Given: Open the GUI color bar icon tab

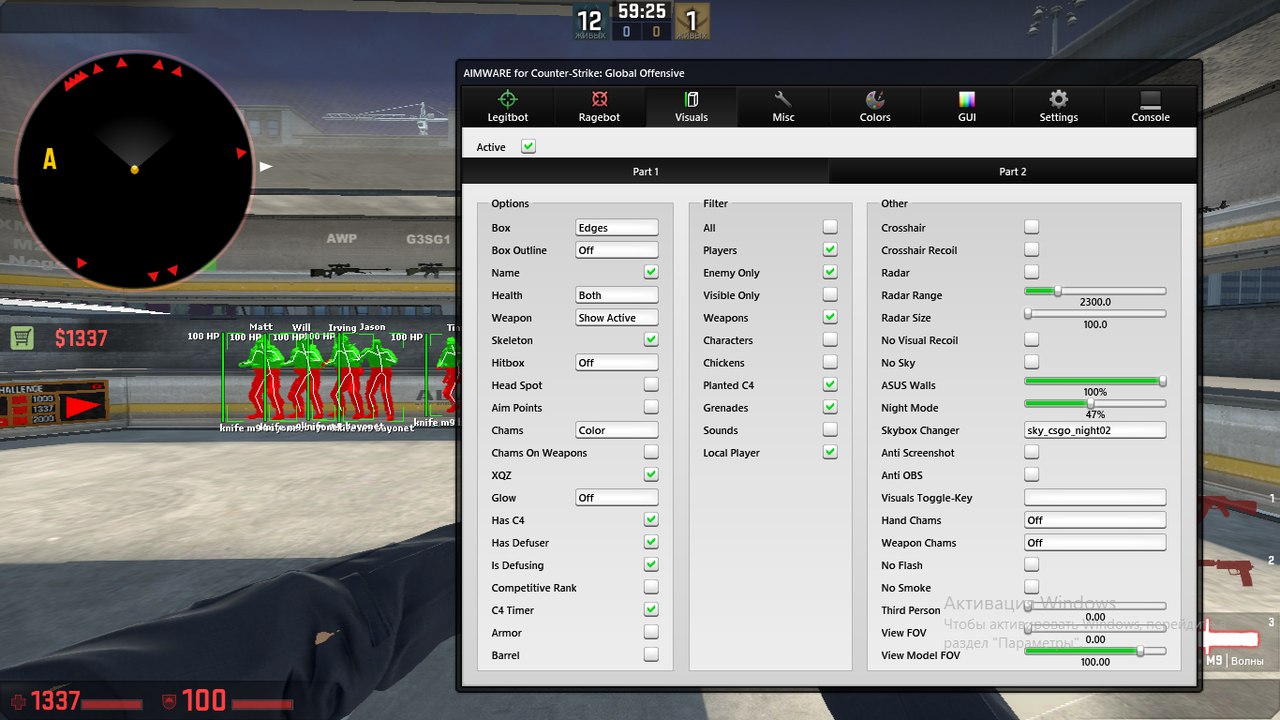Looking at the screenshot, I should pos(966,107).
